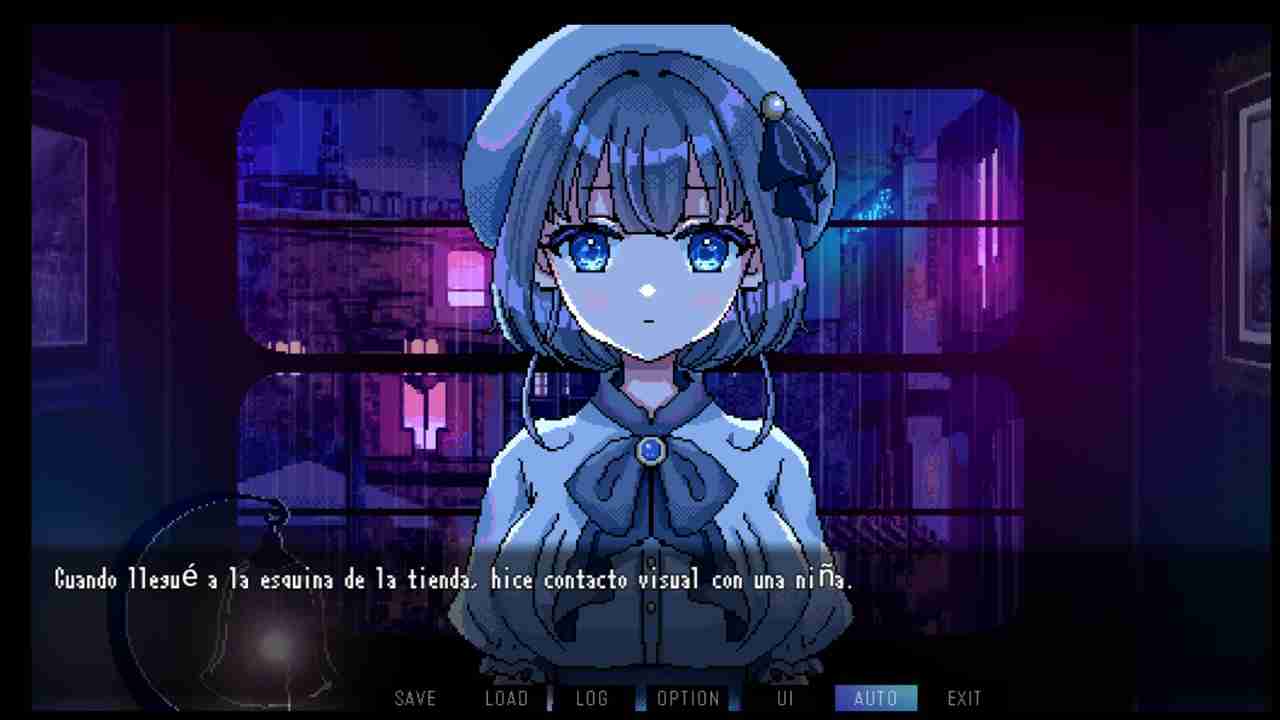Viewport: 1280px width, 720px height.
Task: Open the OPTION settings
Action: (x=689, y=698)
